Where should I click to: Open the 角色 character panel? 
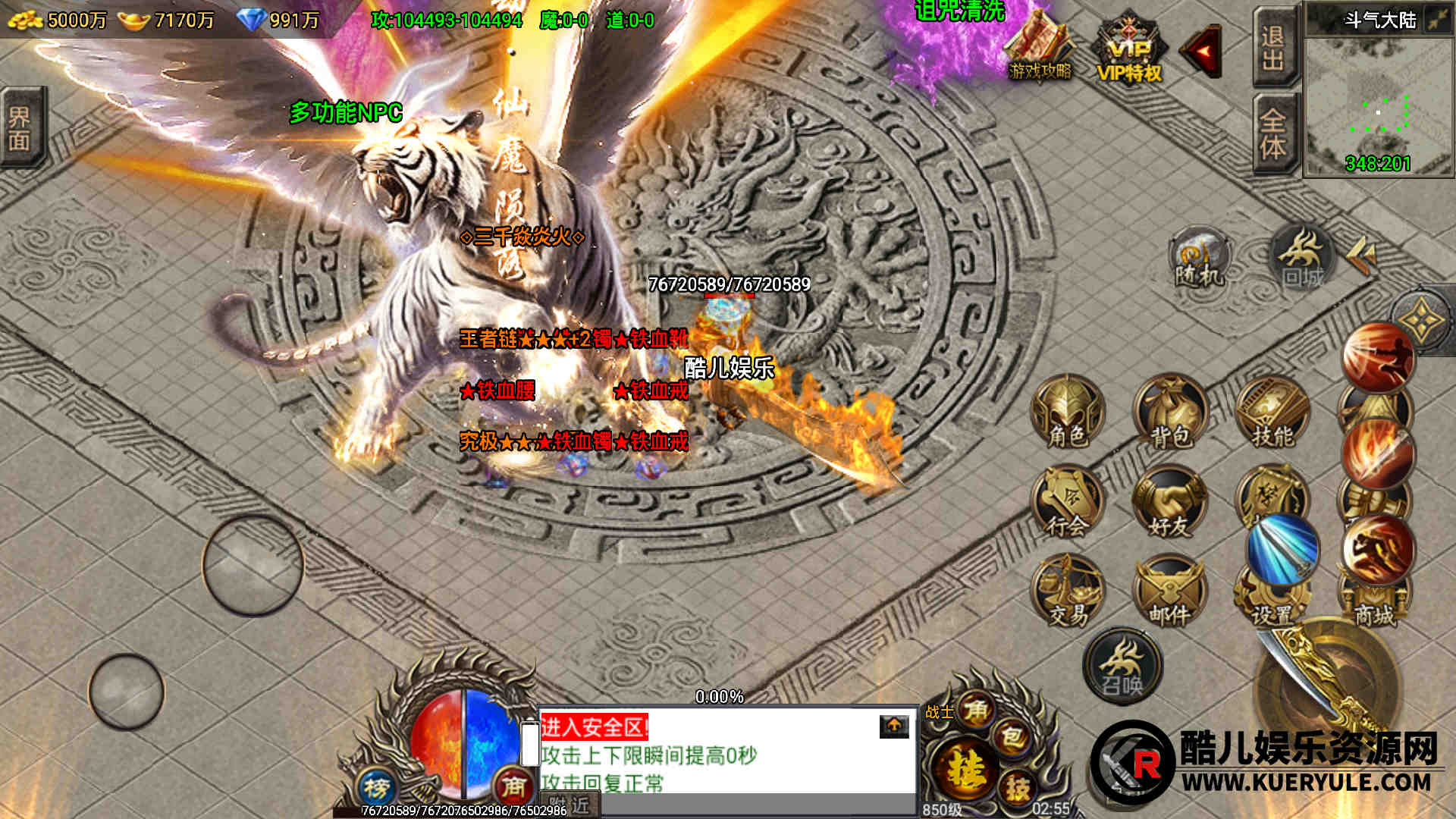click(1067, 413)
